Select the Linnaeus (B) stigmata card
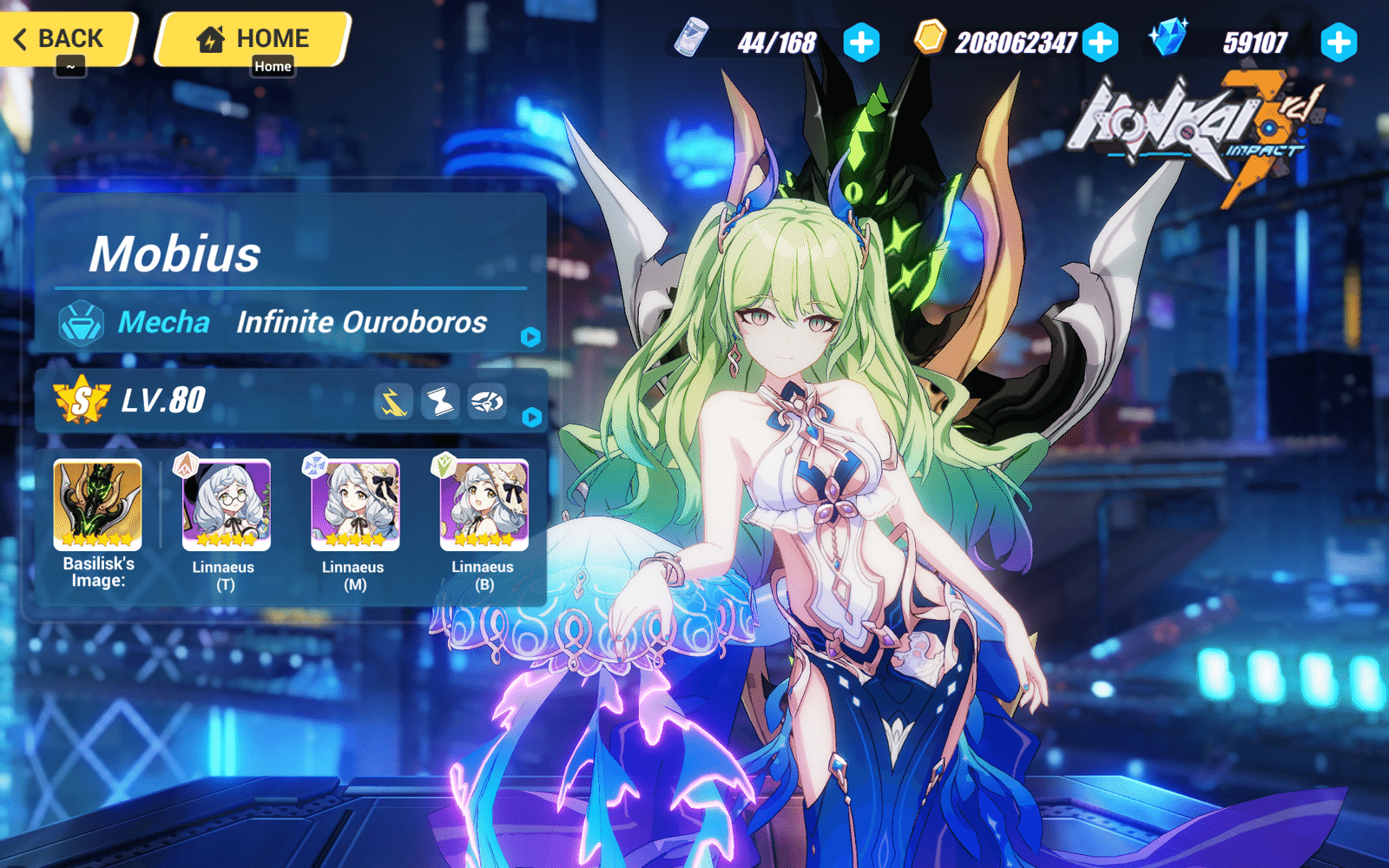Image resolution: width=1389 pixels, height=868 pixels. click(x=483, y=506)
